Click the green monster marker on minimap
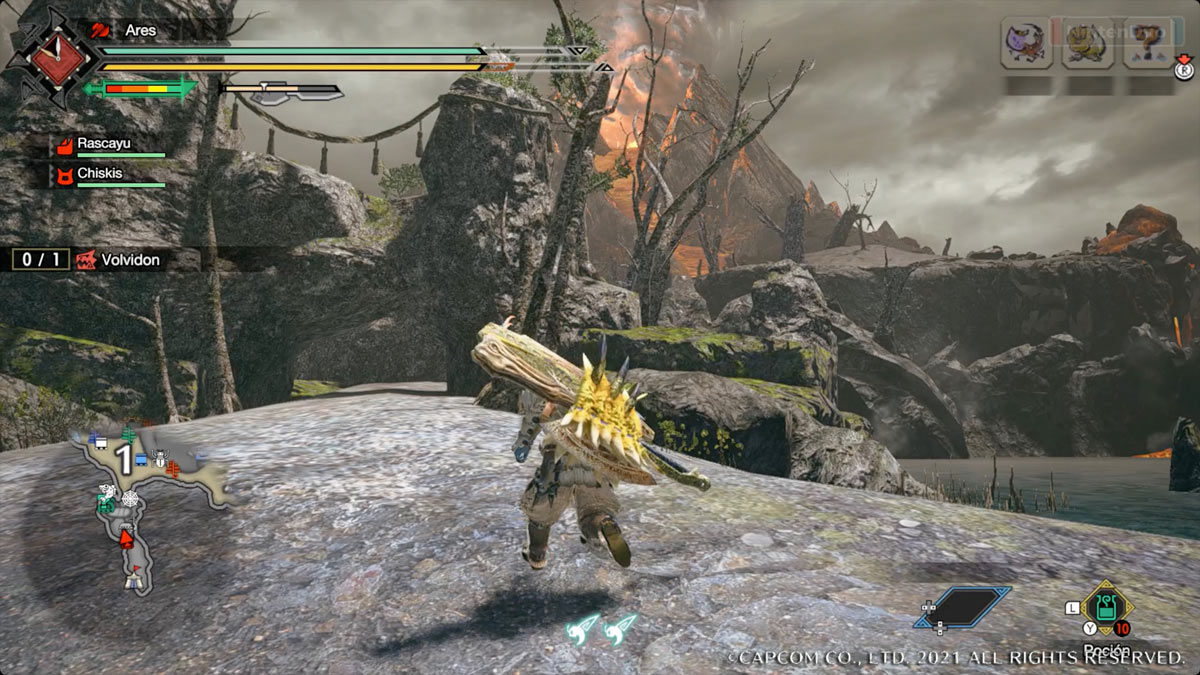The image size is (1200, 675). [x=107, y=504]
